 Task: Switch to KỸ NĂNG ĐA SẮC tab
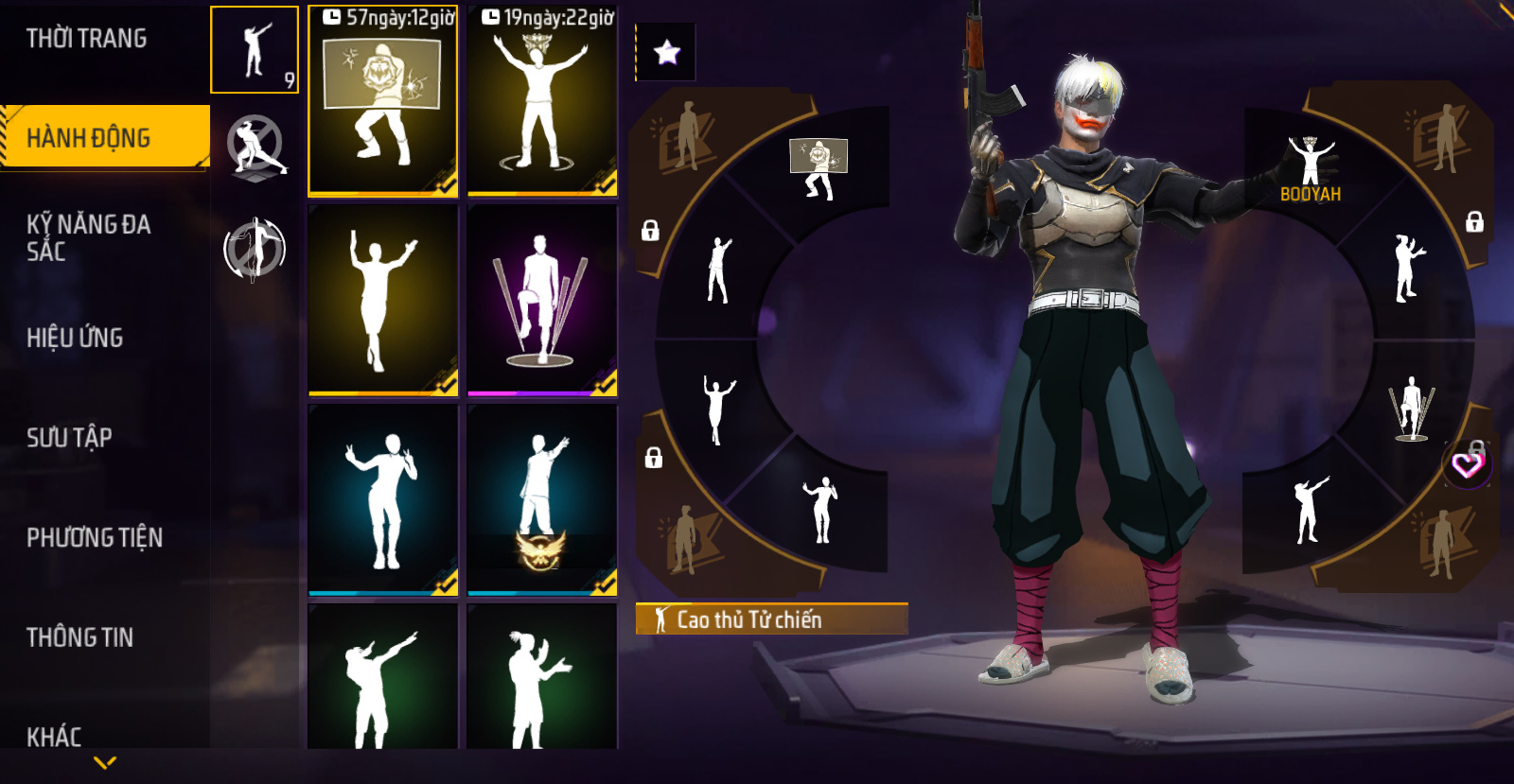click(89, 237)
